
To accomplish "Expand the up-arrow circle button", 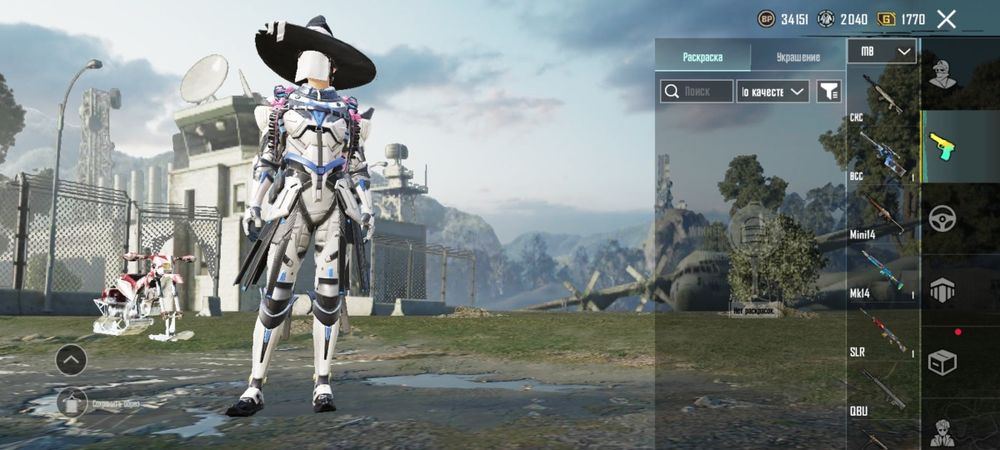I will tap(71, 359).
